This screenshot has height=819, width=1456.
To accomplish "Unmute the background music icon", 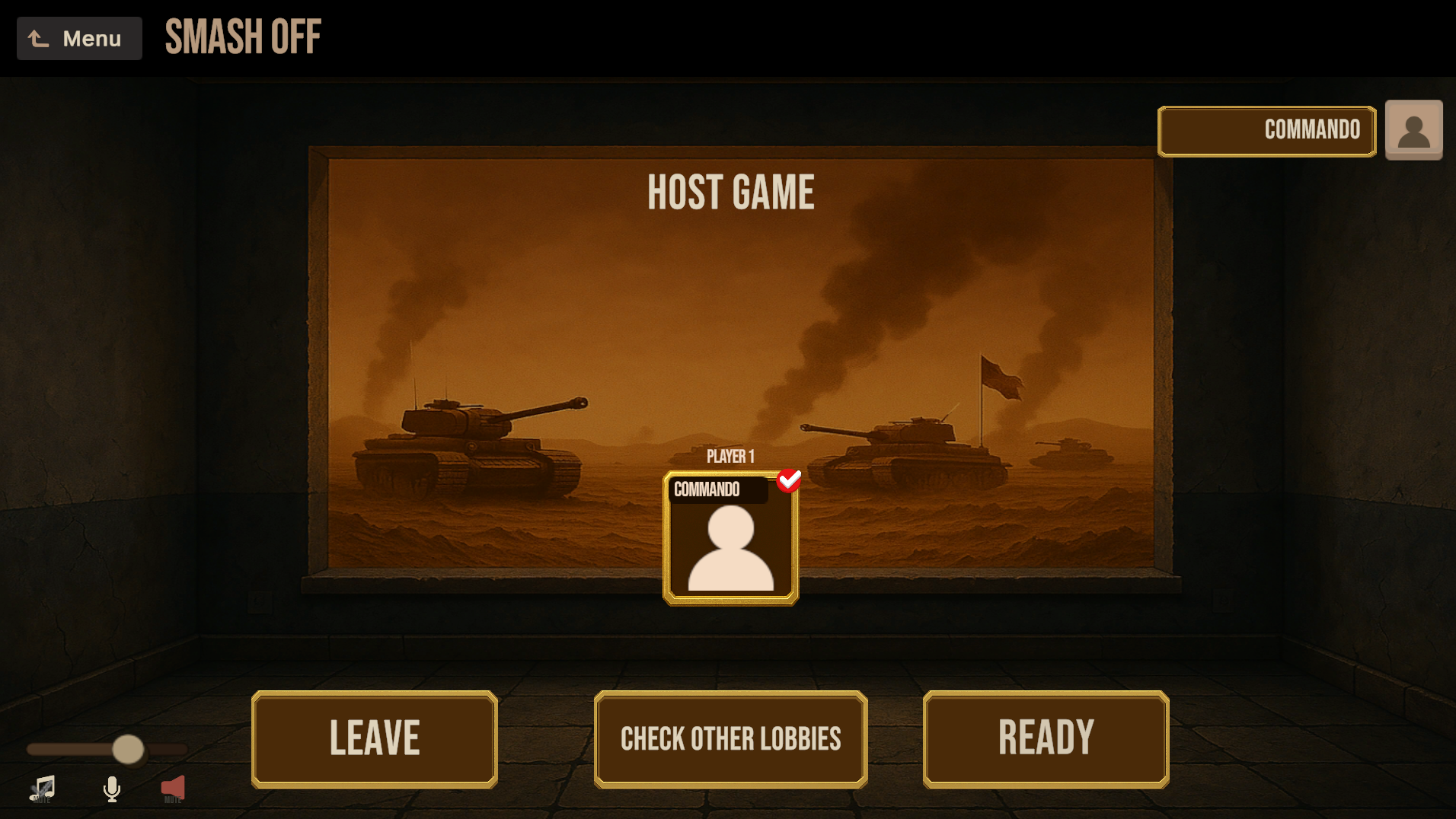I will tap(44, 788).
